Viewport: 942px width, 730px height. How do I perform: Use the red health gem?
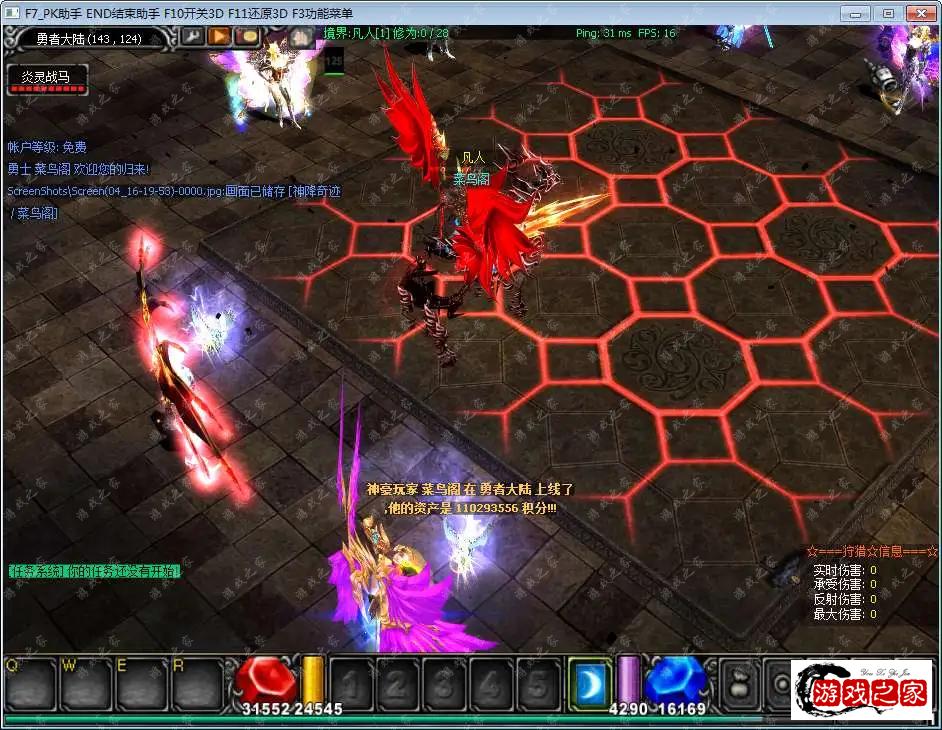266,682
